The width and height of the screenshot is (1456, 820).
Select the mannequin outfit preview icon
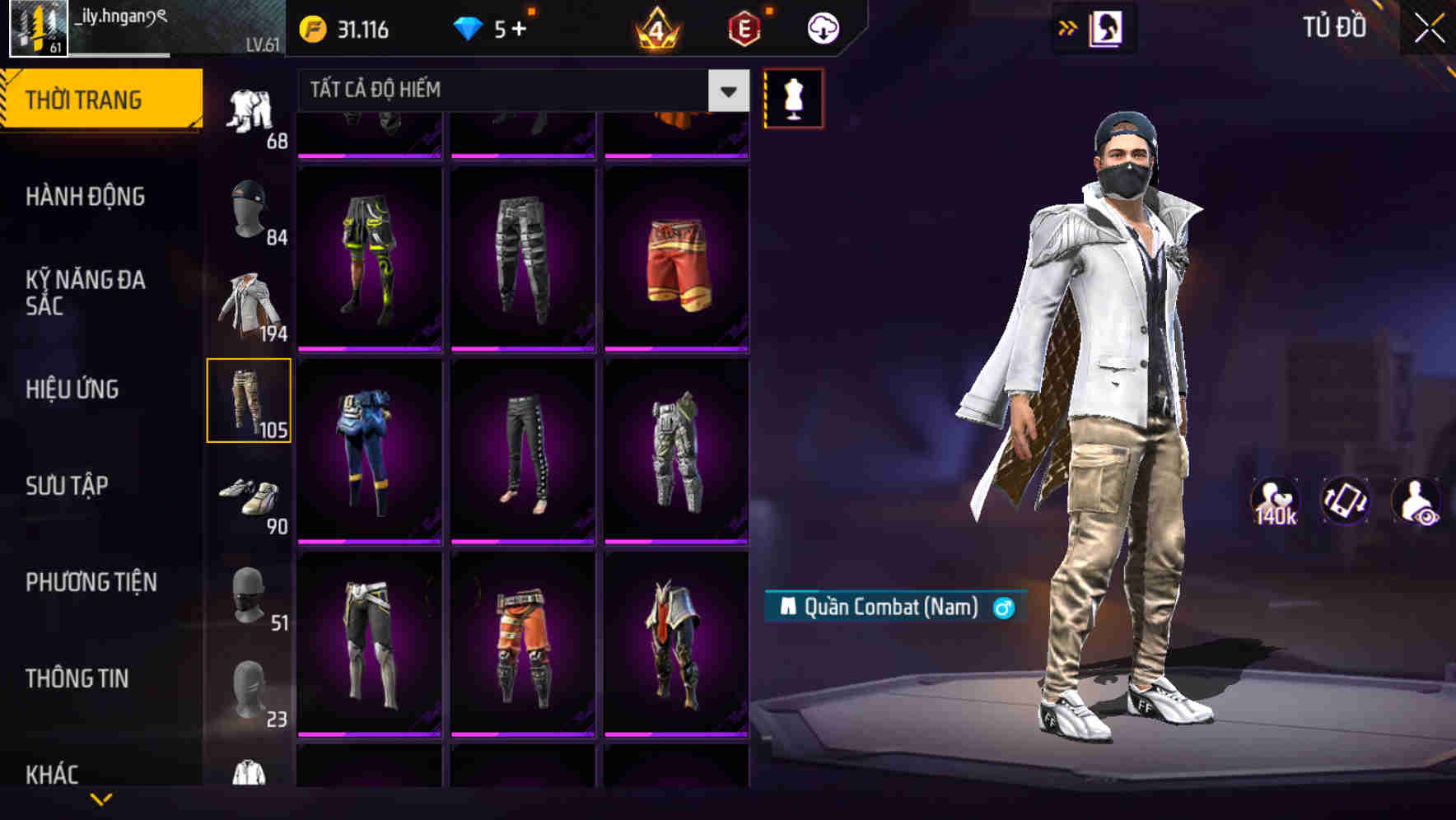[x=793, y=99]
